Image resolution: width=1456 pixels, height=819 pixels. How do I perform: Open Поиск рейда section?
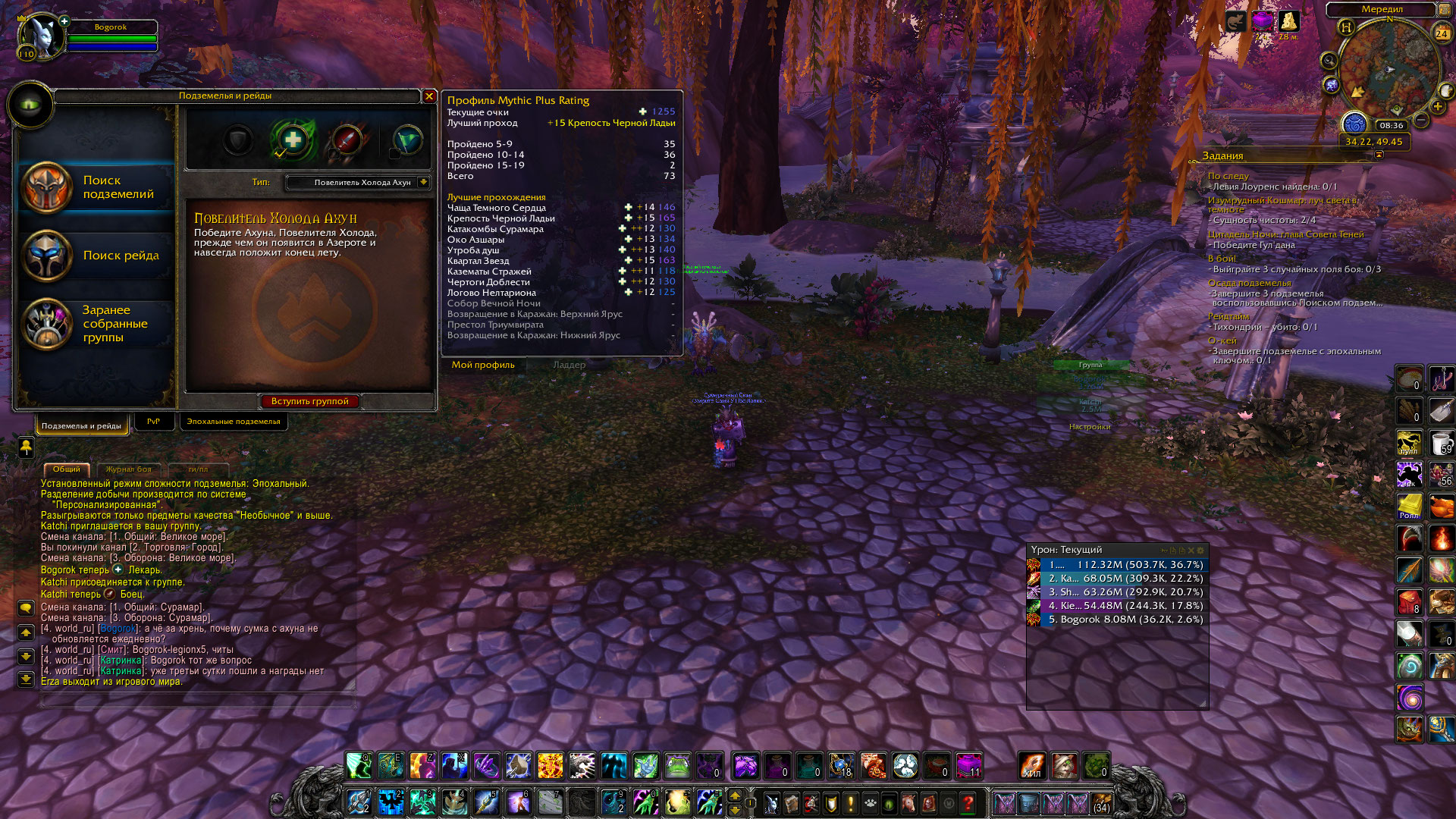(97, 256)
